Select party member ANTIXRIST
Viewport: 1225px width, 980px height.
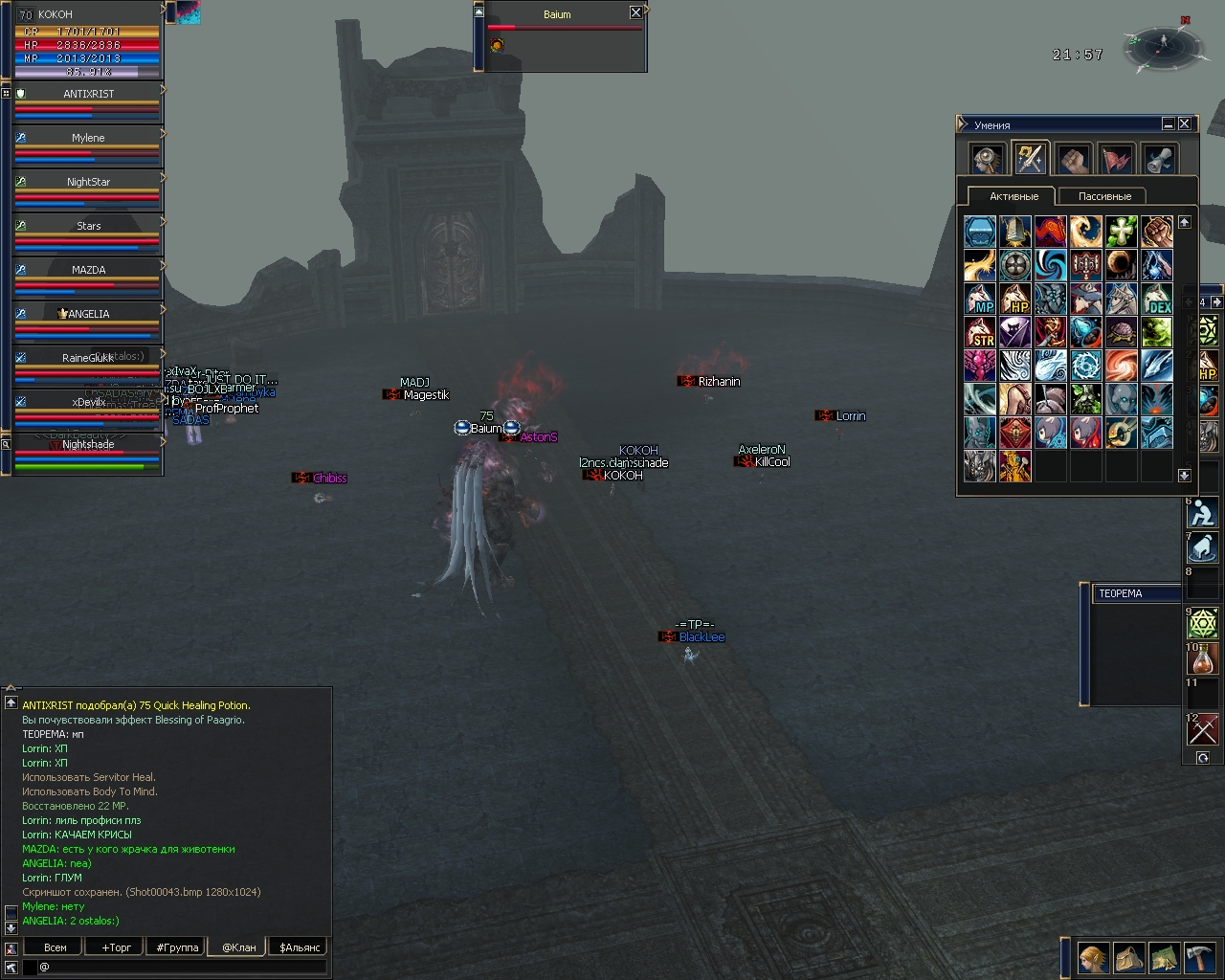coord(88,94)
